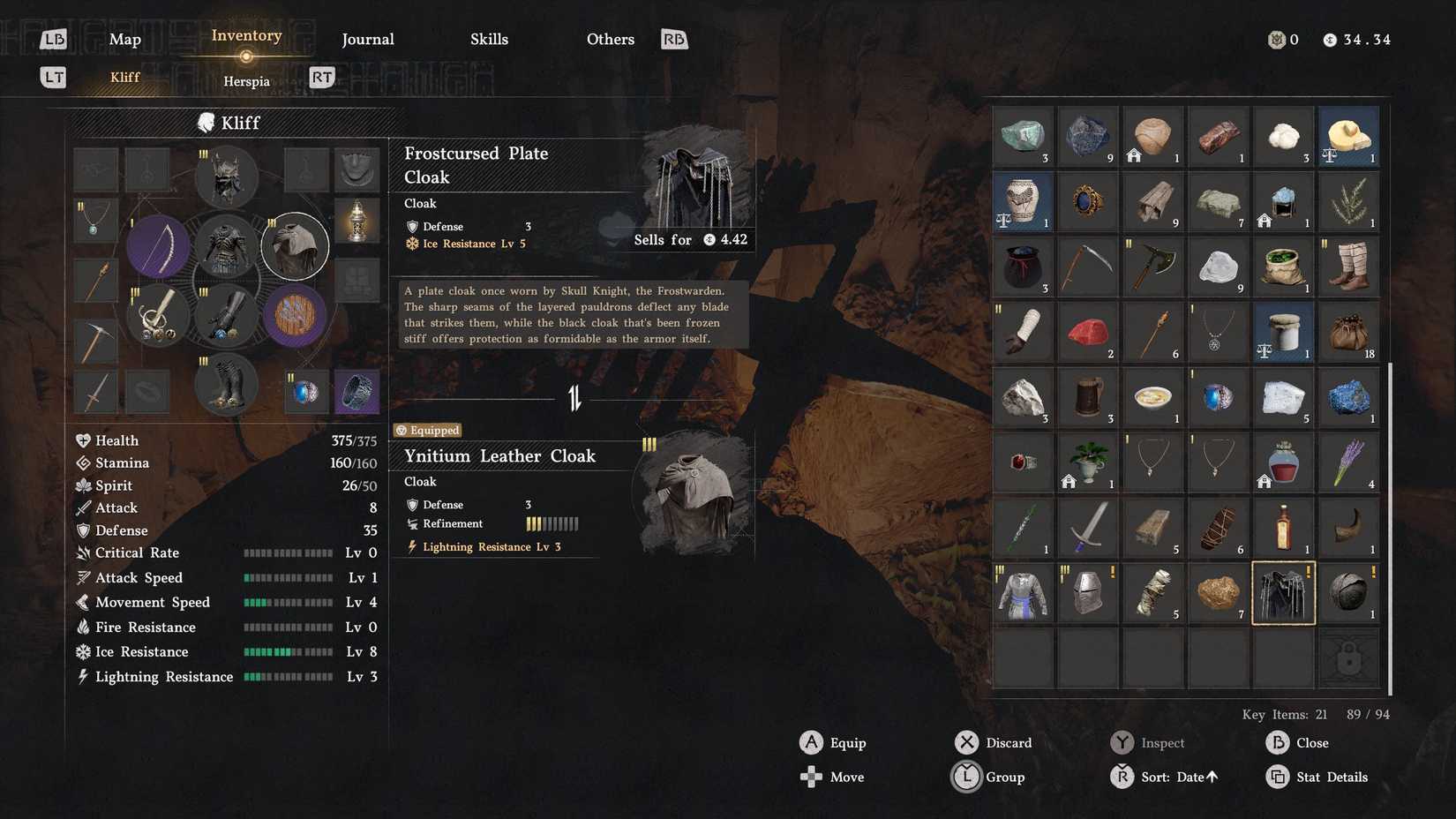1456x819 pixels.
Task: Select the equipped boots slot
Action: (226, 384)
